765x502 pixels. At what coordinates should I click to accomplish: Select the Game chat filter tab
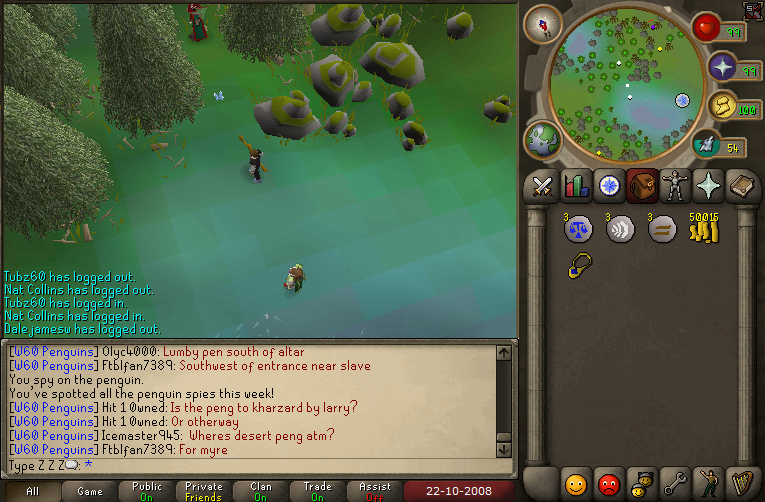pos(90,491)
